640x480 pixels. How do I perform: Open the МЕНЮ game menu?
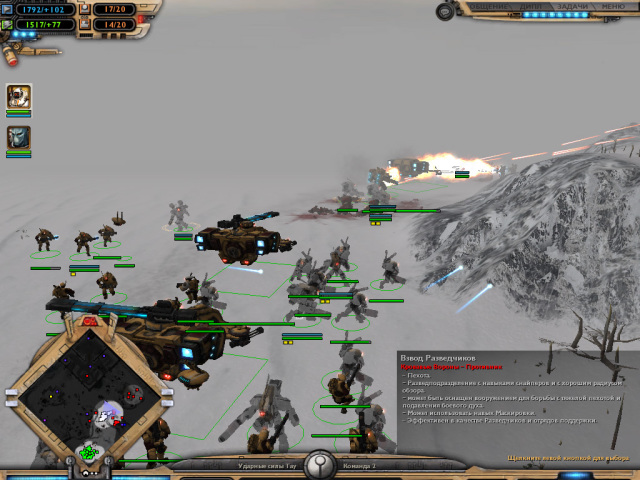coord(611,6)
